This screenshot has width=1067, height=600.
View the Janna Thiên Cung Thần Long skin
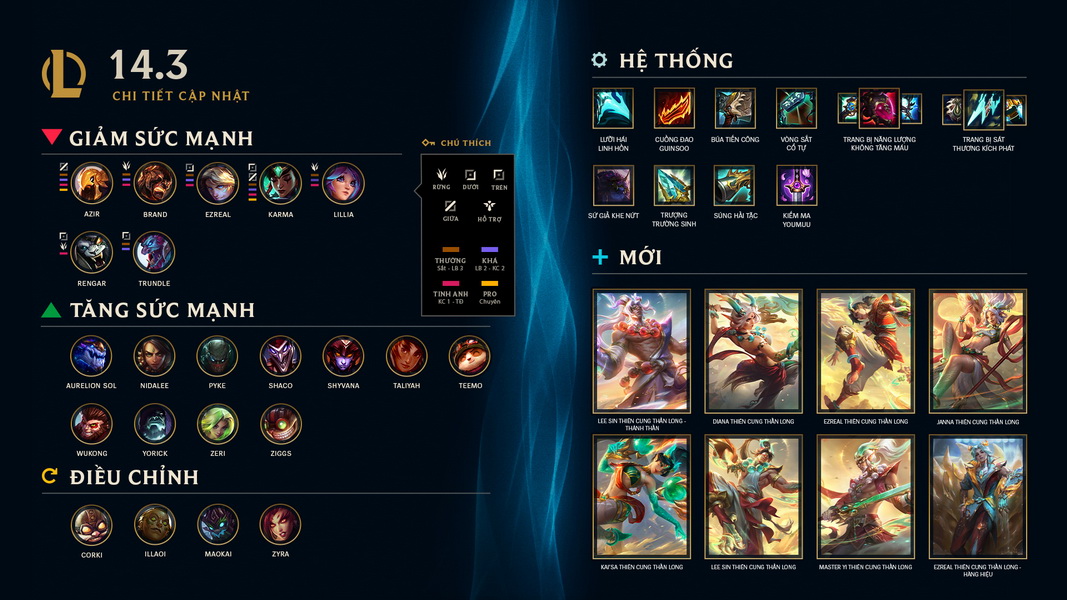tap(977, 352)
